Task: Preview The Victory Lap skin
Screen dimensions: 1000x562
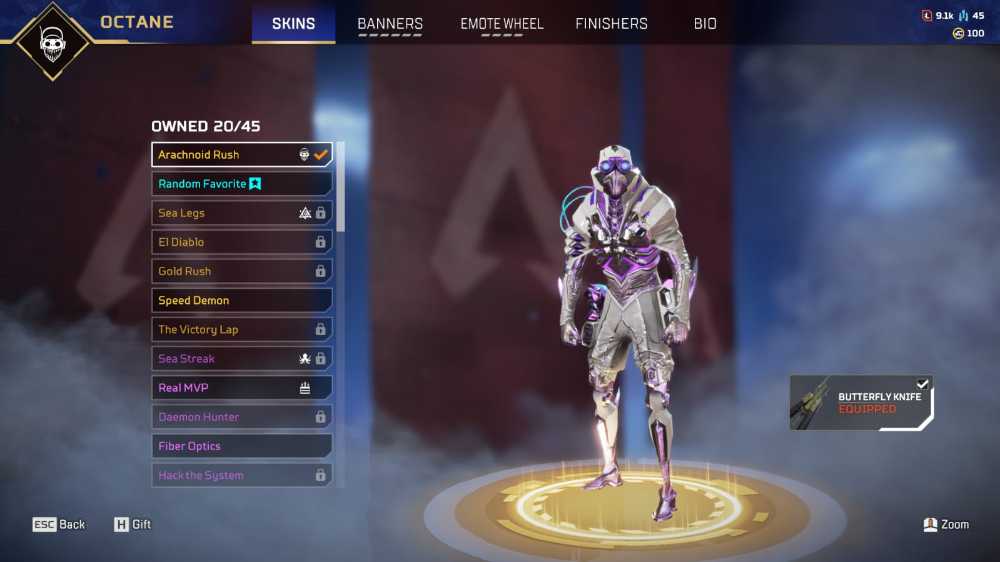Action: pyautogui.click(x=241, y=329)
